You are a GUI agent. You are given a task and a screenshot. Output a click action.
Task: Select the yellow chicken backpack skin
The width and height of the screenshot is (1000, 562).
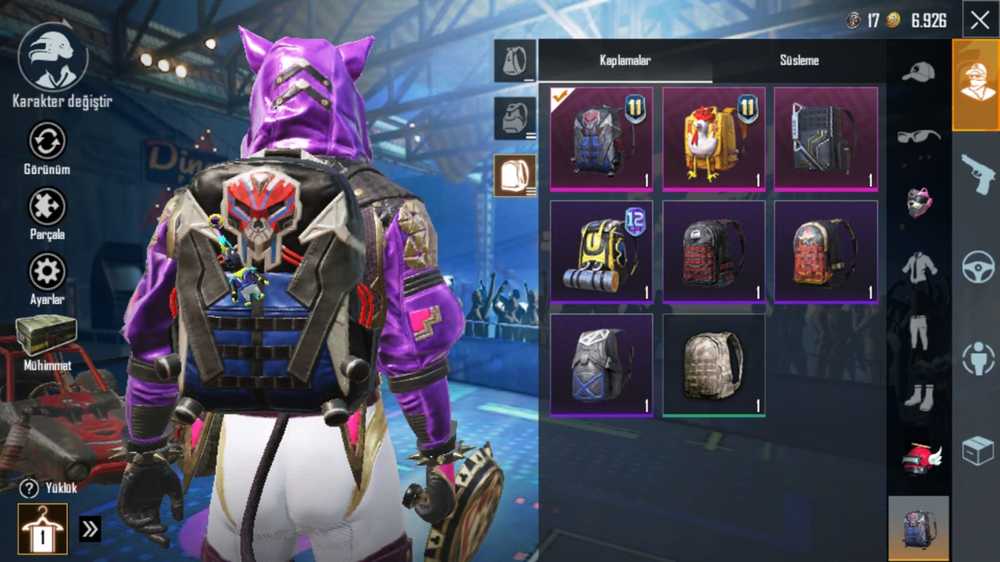point(713,138)
